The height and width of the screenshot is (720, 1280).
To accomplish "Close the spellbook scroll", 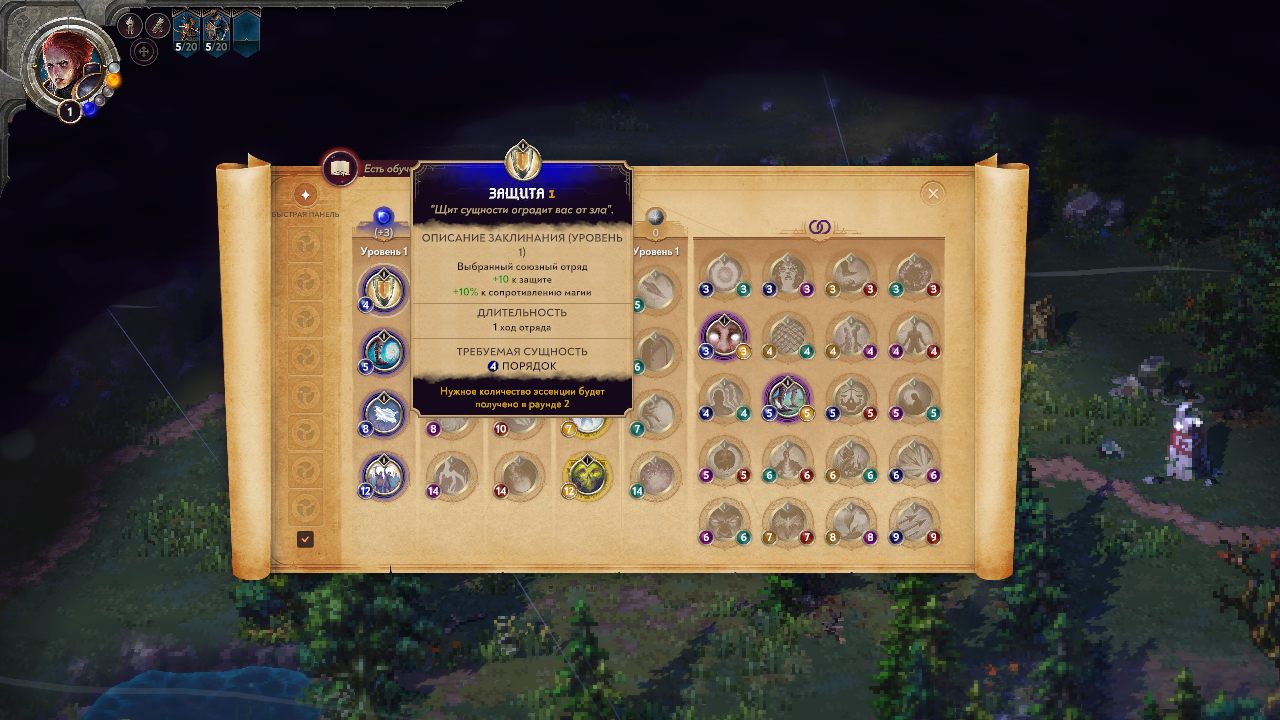I will pyautogui.click(x=933, y=193).
